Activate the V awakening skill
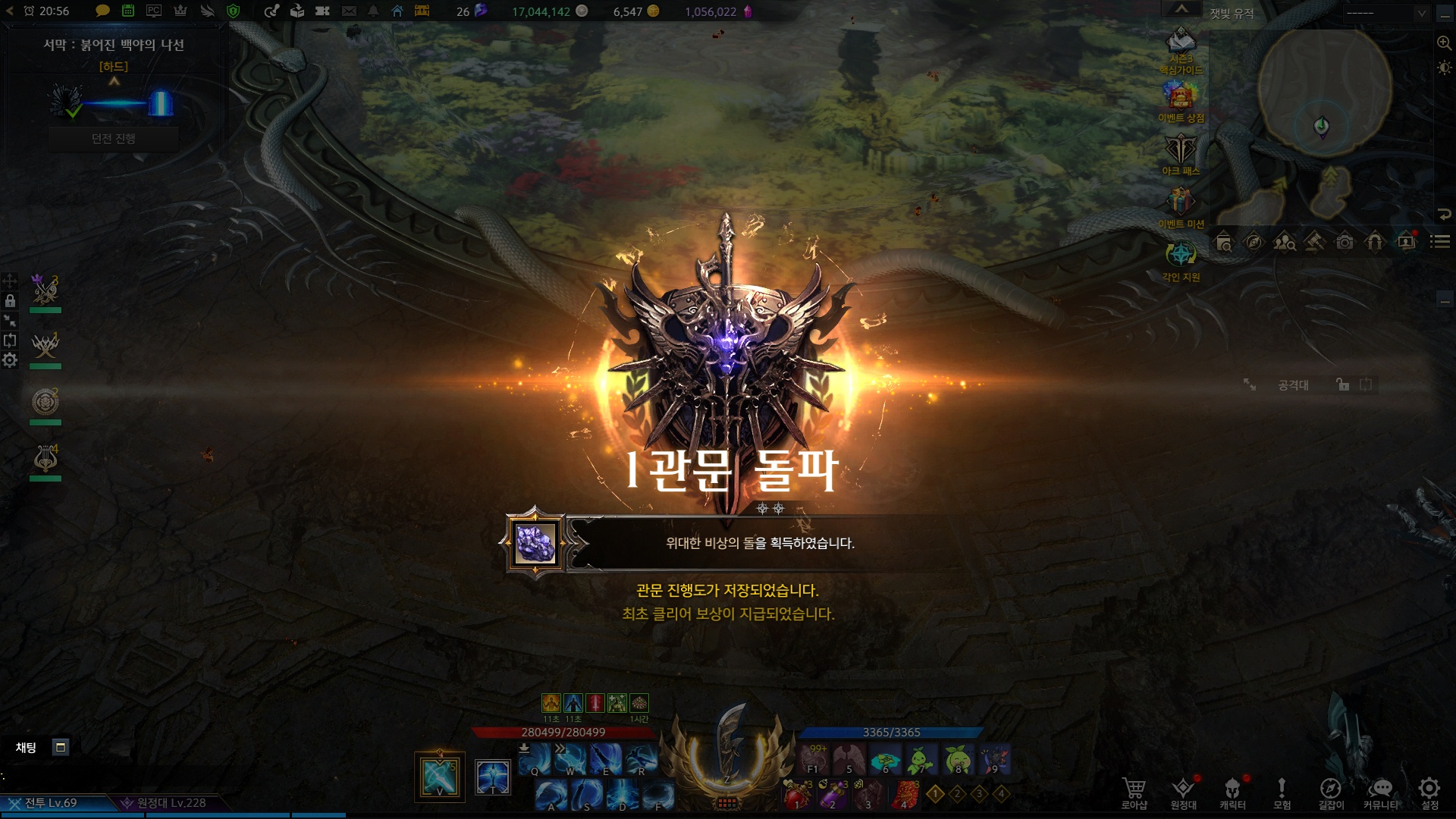The height and width of the screenshot is (819, 1456). pos(440,777)
